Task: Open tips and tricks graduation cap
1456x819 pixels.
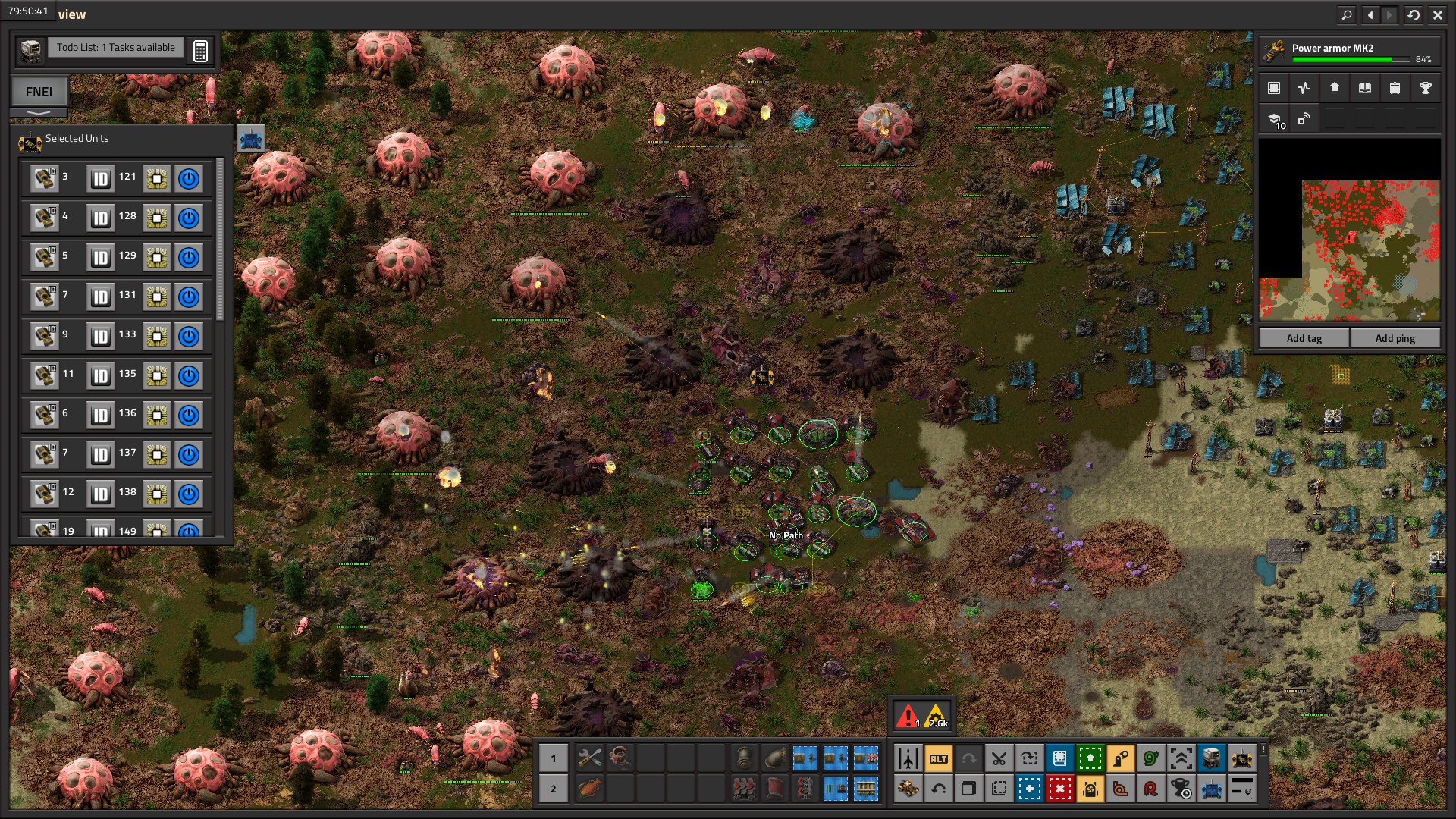Action: pyautogui.click(x=1275, y=119)
